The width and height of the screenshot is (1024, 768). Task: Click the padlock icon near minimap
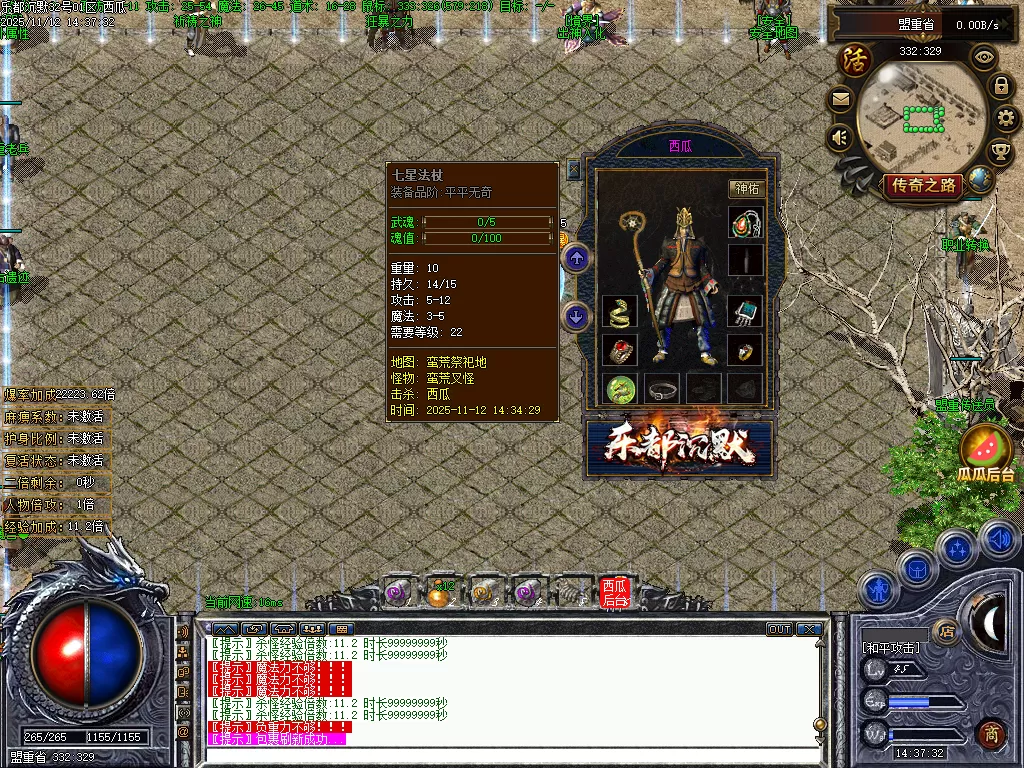pyautogui.click(x=1000, y=85)
